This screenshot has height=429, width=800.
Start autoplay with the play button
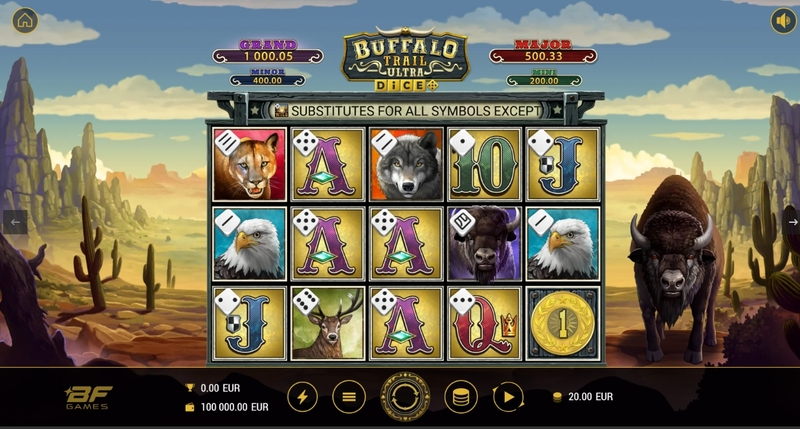tap(509, 397)
